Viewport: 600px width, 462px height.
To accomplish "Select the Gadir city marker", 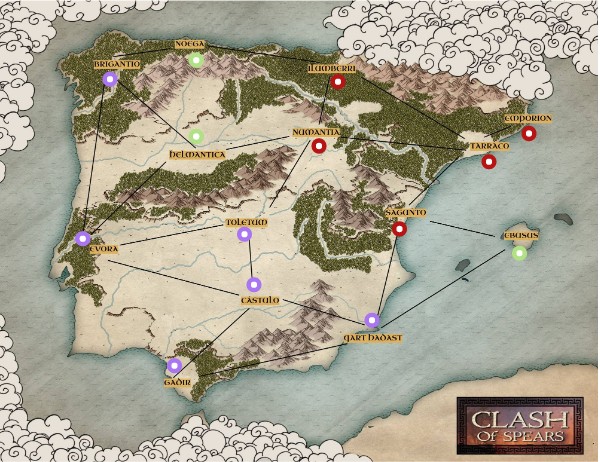I will coord(174,366).
